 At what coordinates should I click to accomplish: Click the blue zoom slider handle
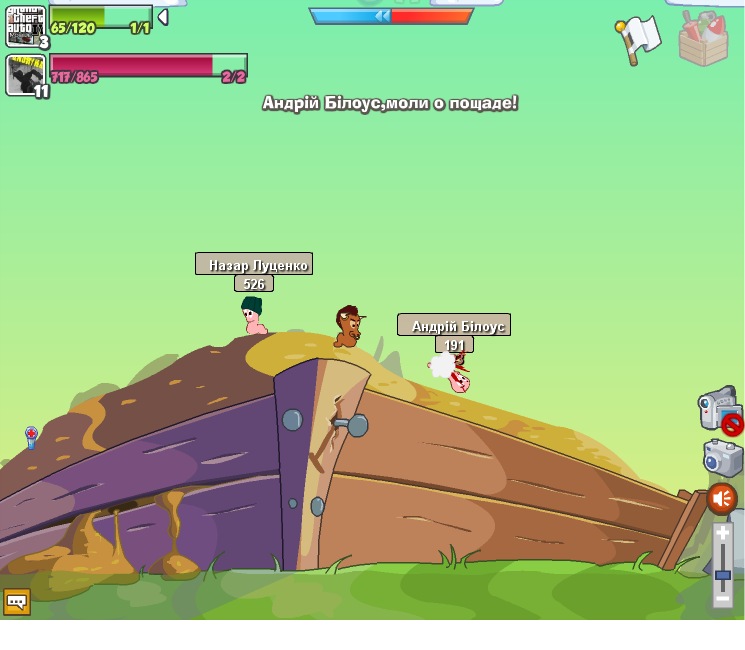point(722,575)
